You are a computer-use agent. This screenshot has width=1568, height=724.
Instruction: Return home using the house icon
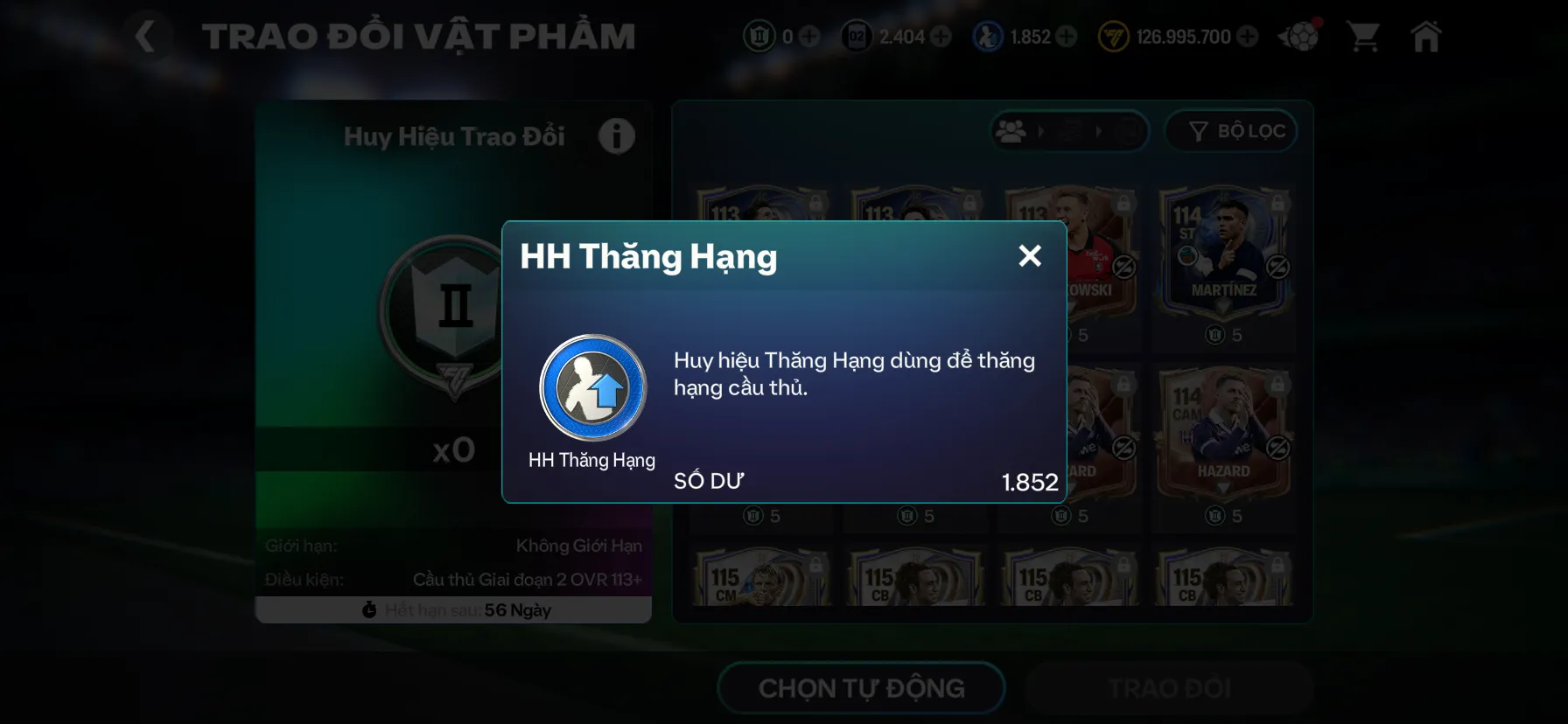point(1426,36)
